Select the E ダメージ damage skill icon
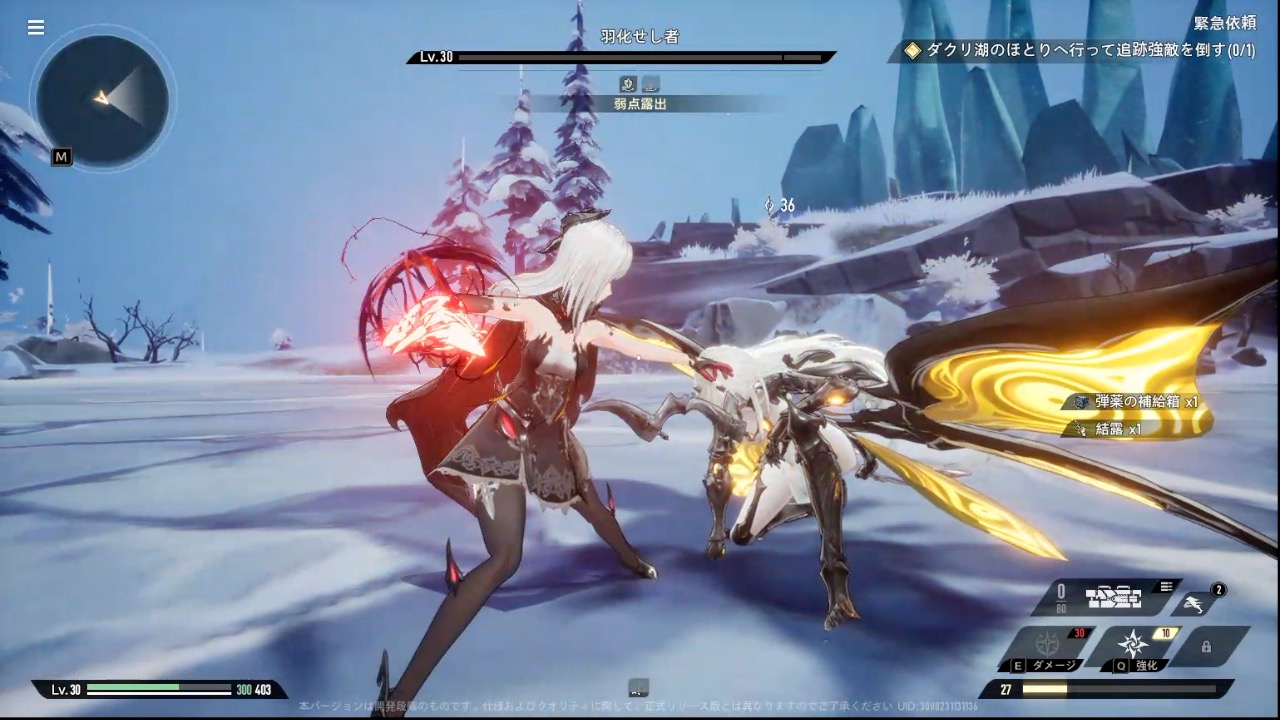The height and width of the screenshot is (720, 1280). point(1048,645)
